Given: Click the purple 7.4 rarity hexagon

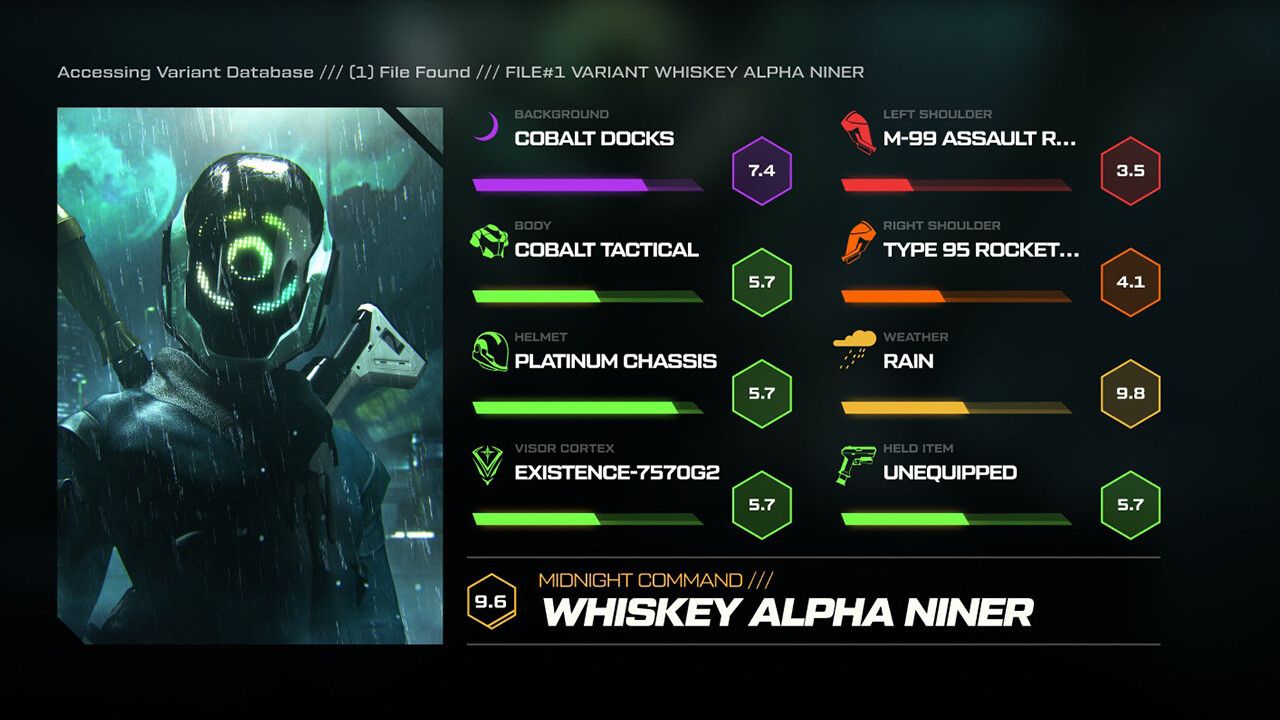Looking at the screenshot, I should [x=762, y=171].
